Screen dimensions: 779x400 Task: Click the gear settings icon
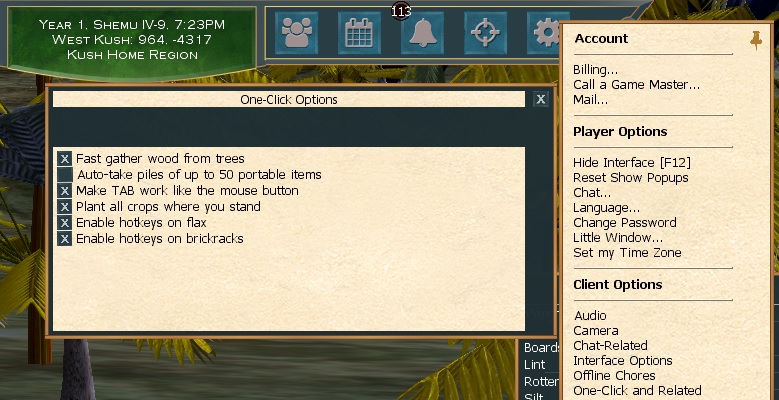[x=547, y=34]
